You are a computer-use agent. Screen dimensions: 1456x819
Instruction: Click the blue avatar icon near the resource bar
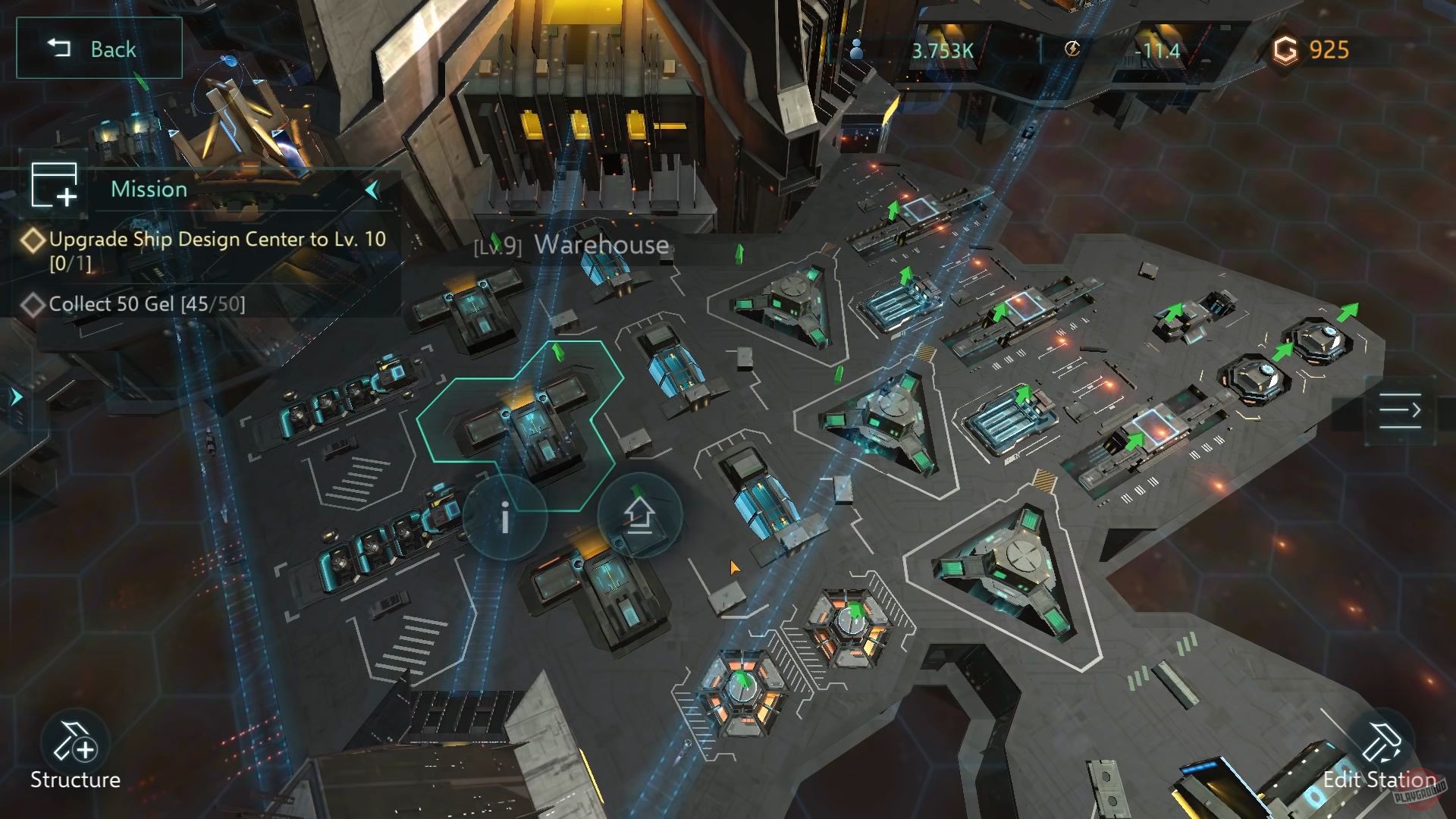[x=858, y=48]
